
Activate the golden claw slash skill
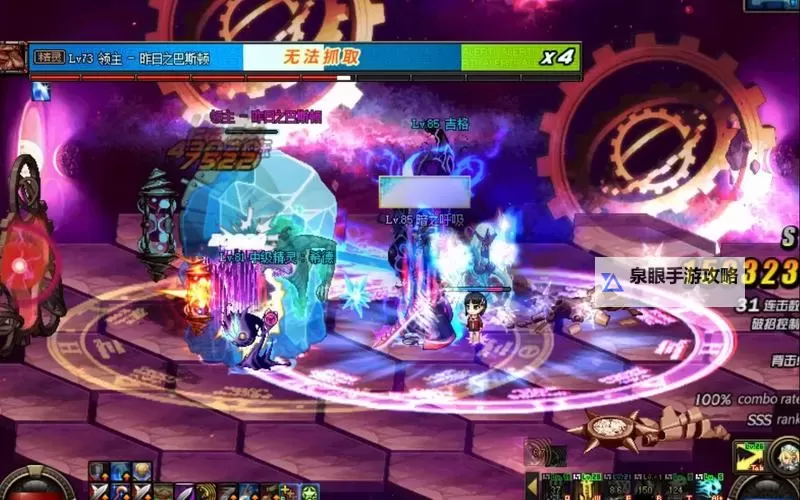tap(205, 492)
